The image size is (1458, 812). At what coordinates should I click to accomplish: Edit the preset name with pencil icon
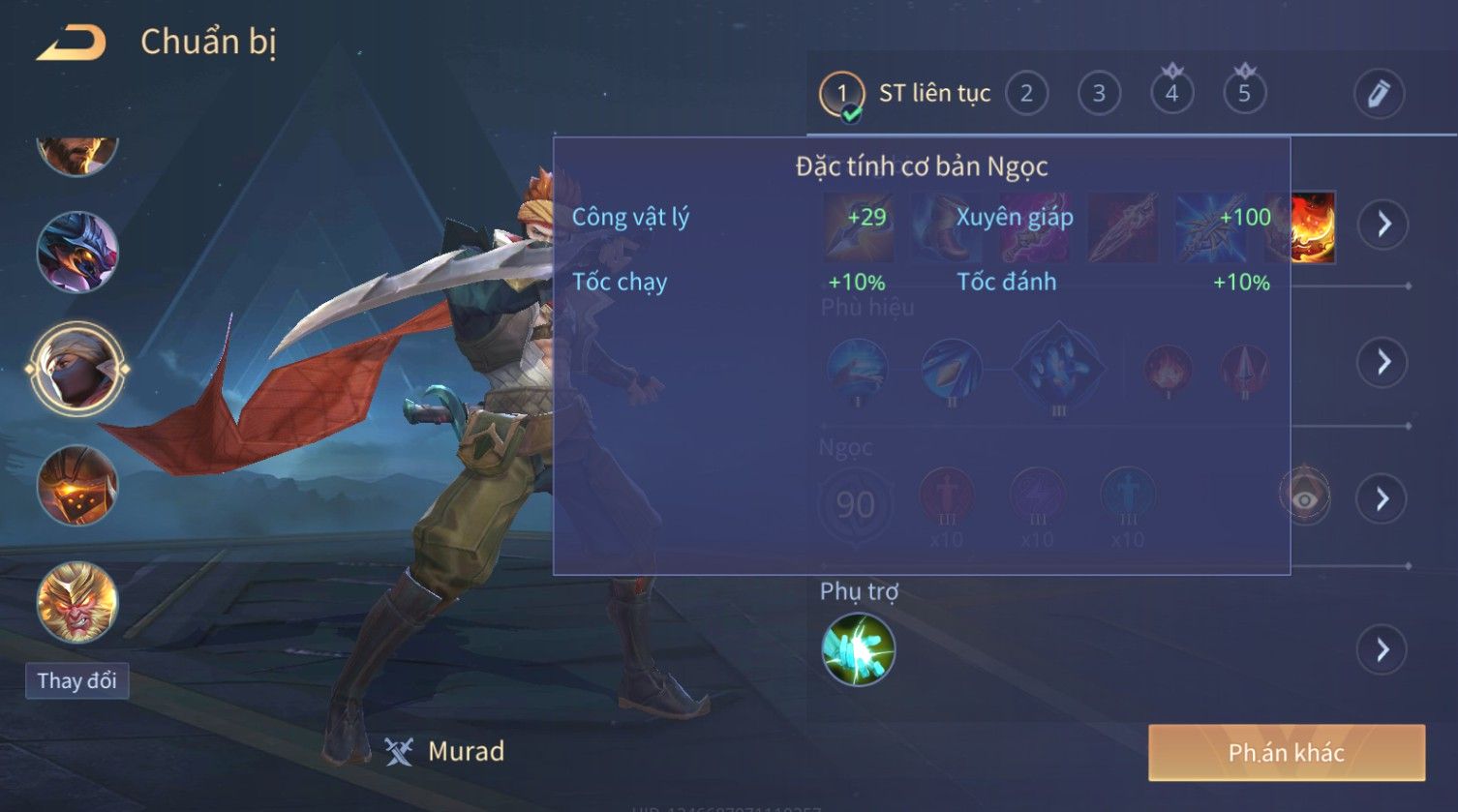(x=1379, y=94)
